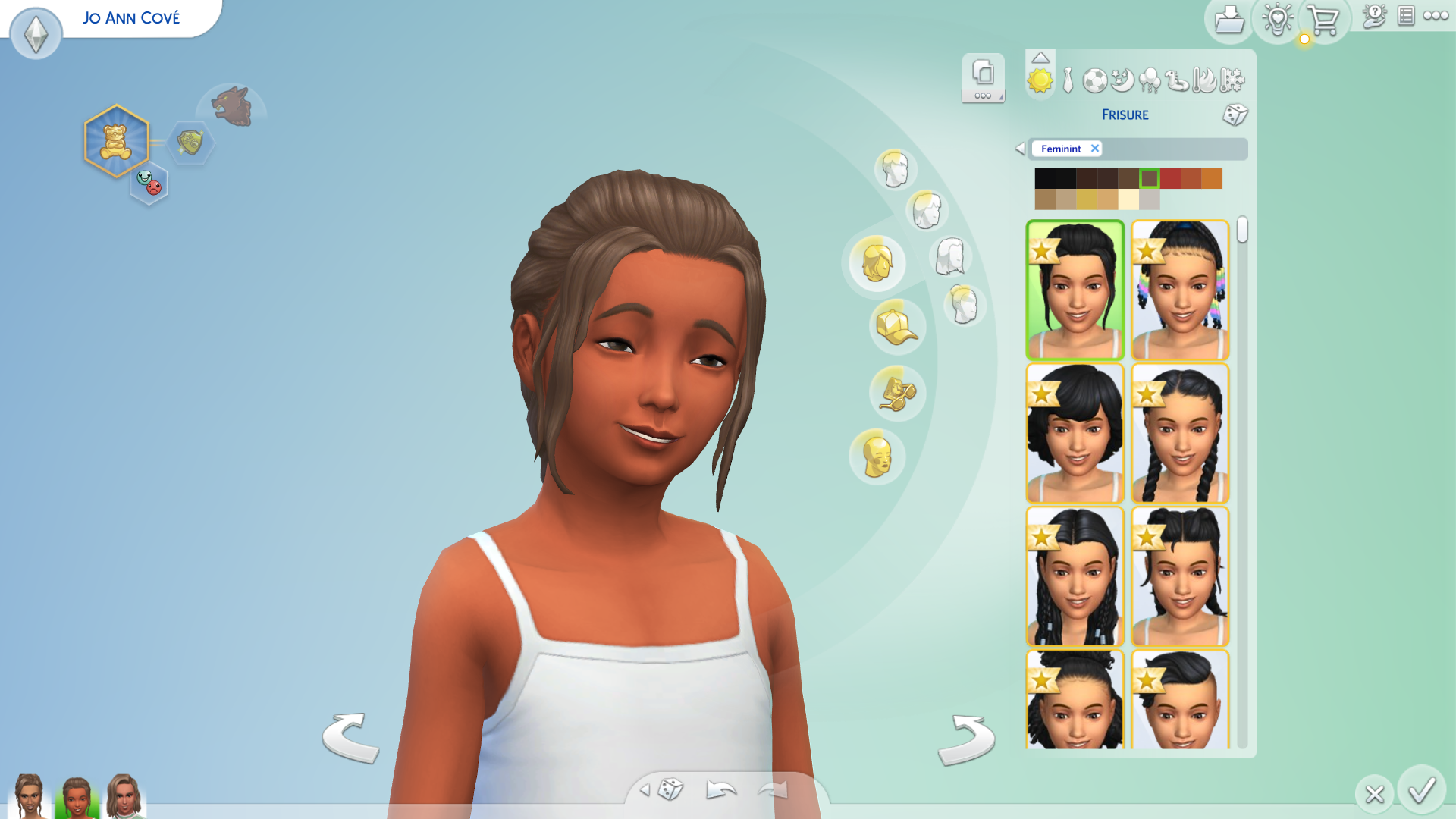
Task: Choose the orange hair color swatch
Action: coord(1212,178)
